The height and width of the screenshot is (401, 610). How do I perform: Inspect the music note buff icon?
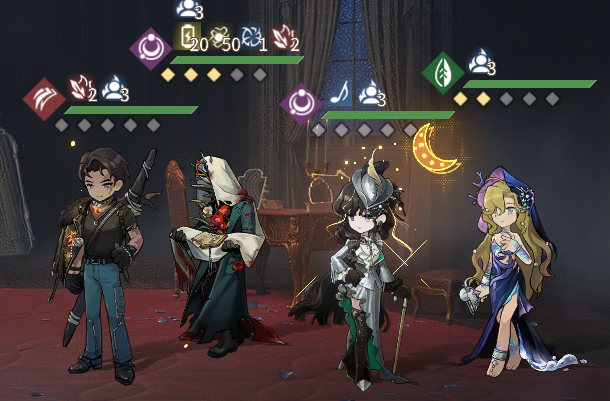(340, 94)
